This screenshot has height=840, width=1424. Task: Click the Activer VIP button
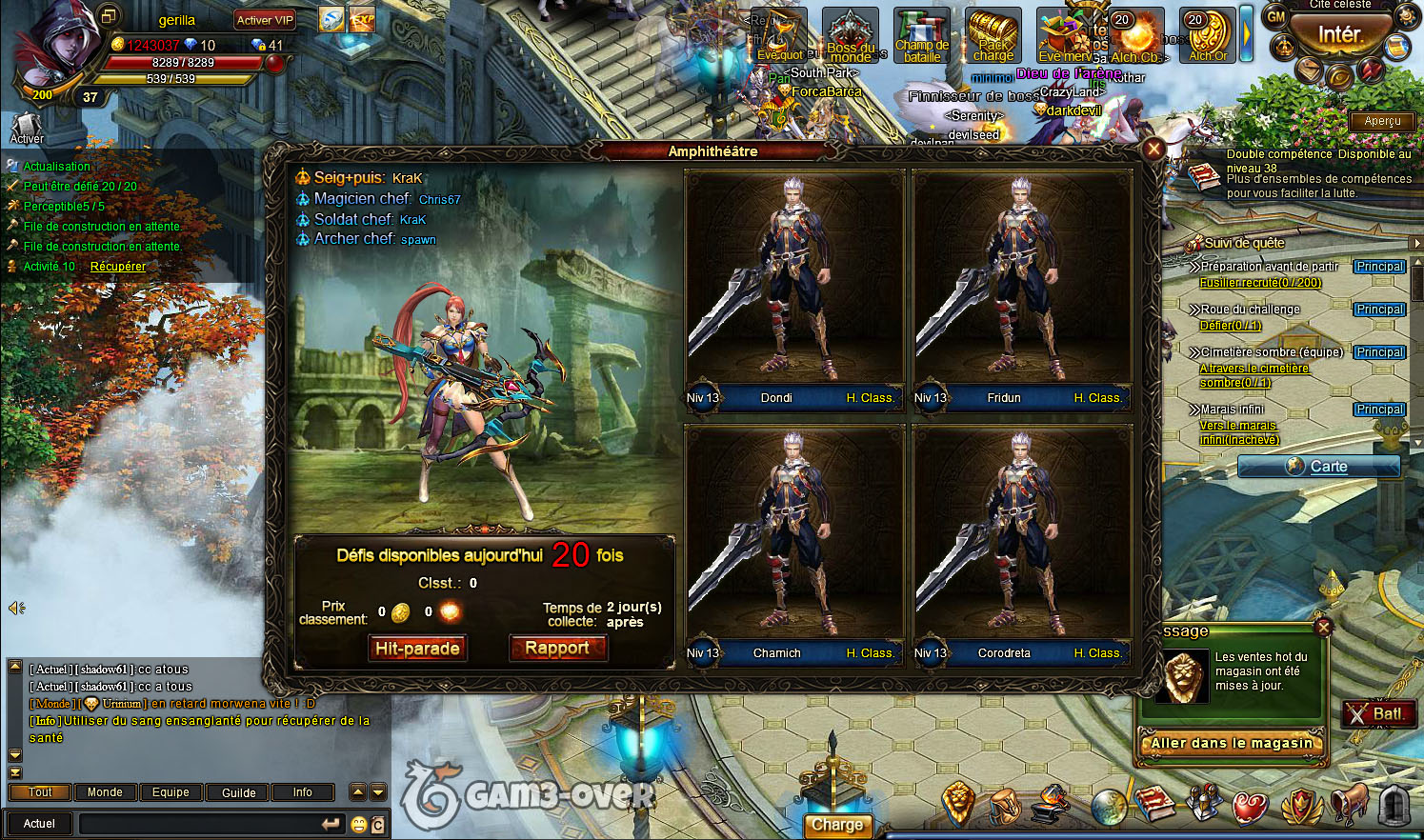(265, 20)
